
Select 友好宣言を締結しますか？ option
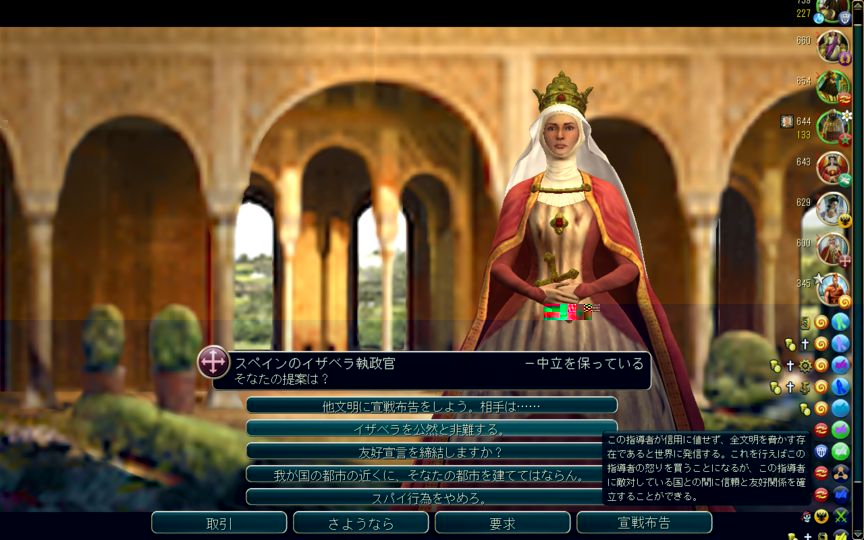[x=431, y=452]
